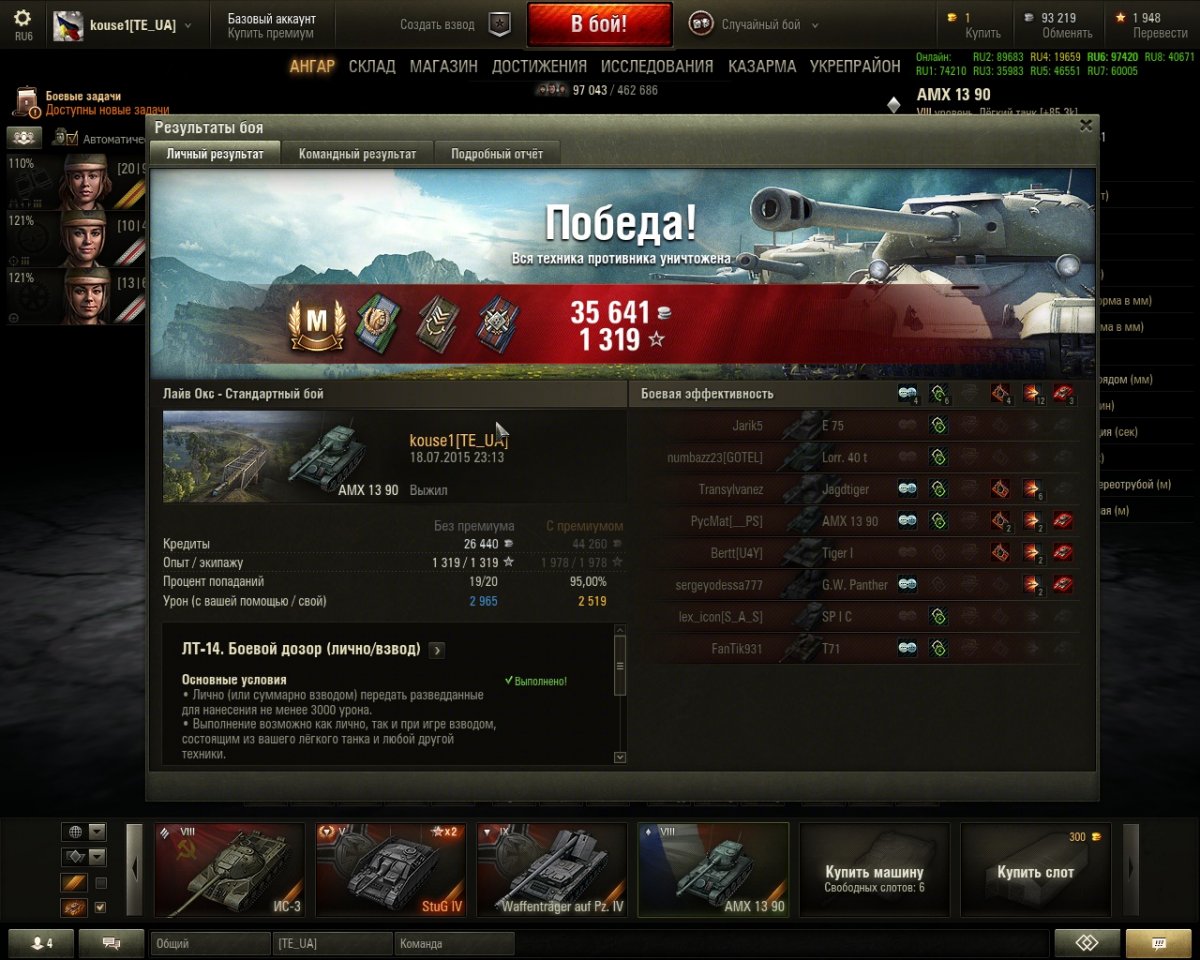Select the Личный результат tab
The image size is (1200, 960).
pyautogui.click(x=215, y=154)
